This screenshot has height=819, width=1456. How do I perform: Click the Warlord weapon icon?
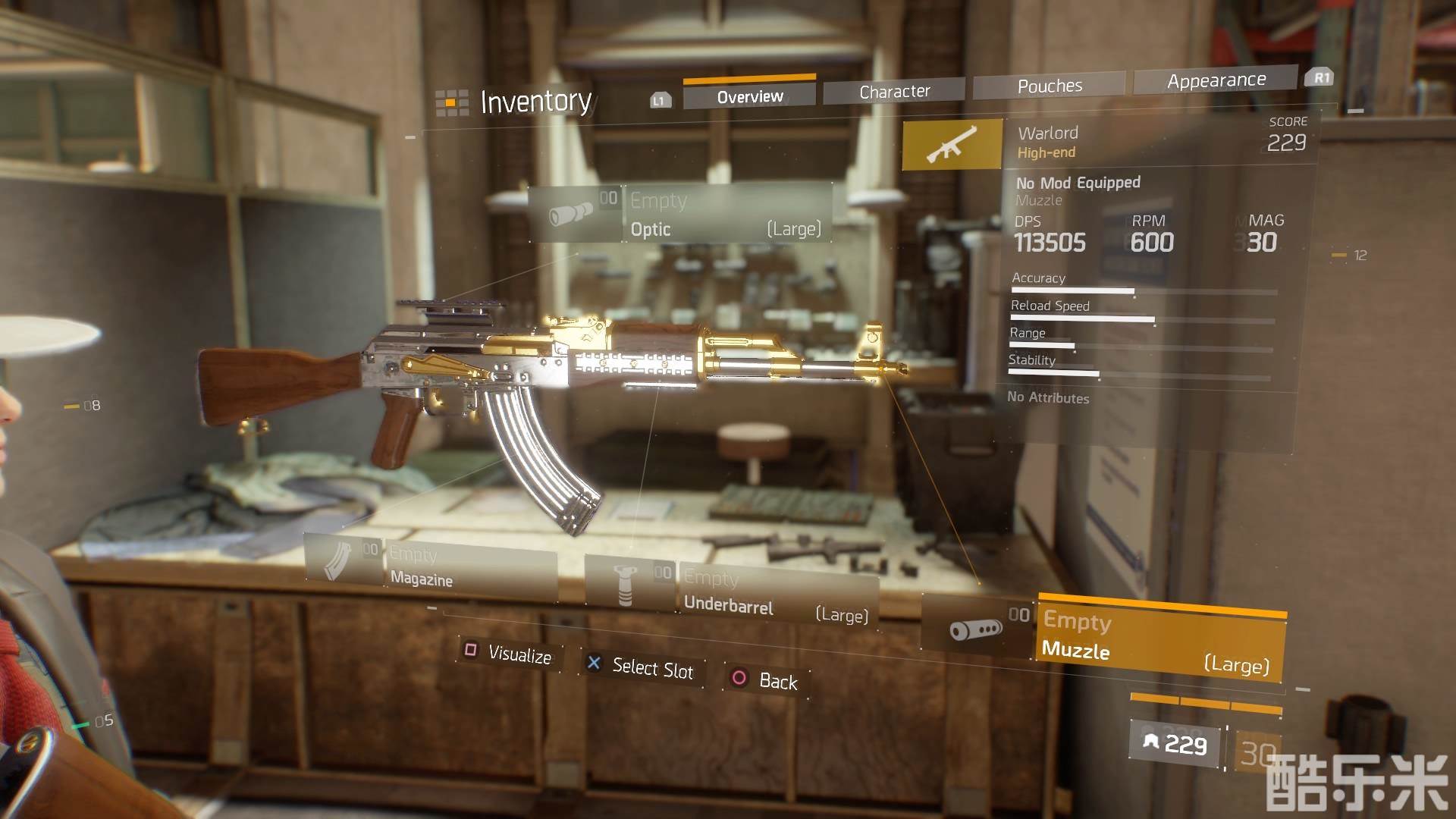point(952,144)
